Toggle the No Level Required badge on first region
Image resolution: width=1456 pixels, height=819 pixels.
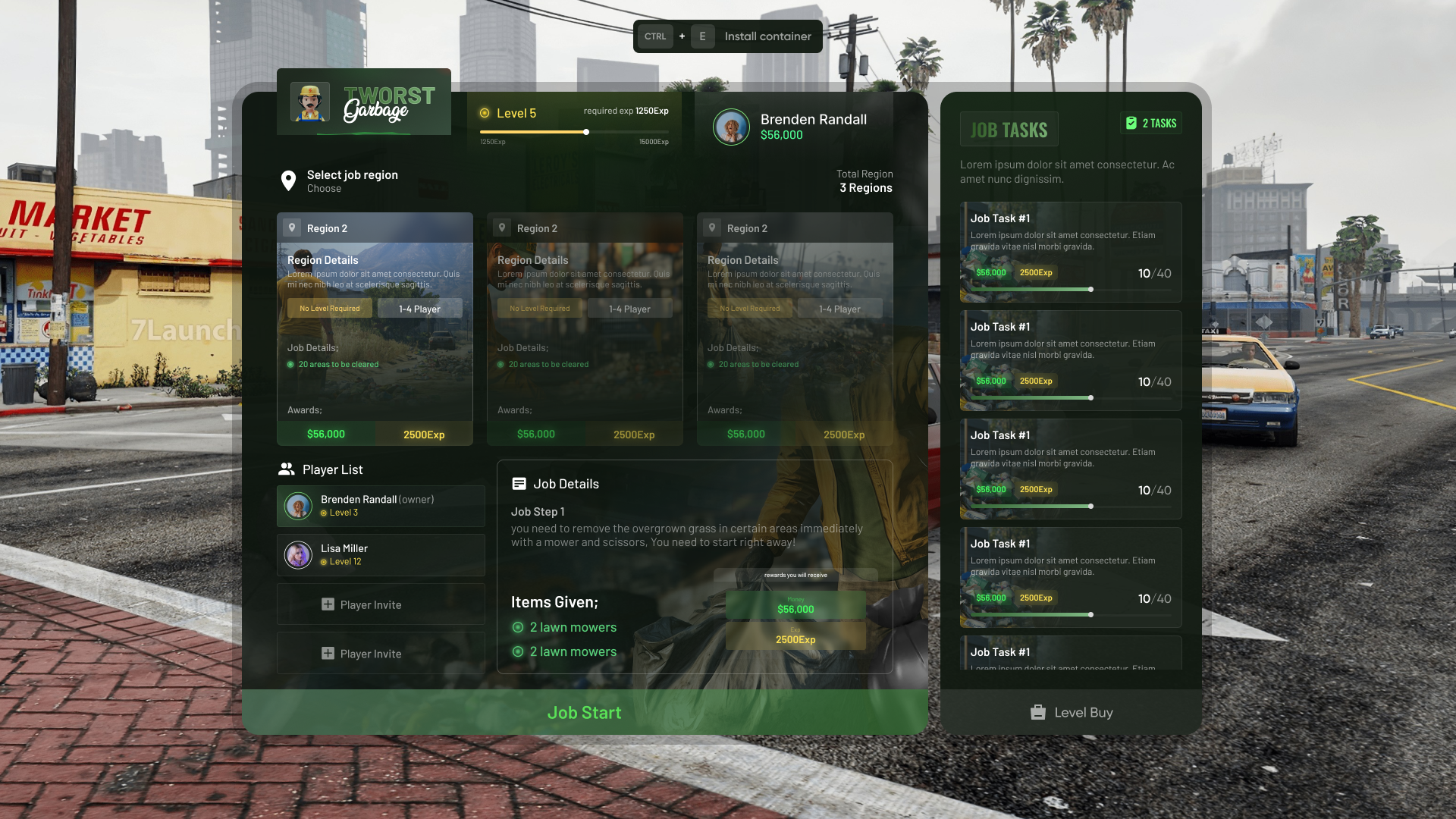click(329, 308)
